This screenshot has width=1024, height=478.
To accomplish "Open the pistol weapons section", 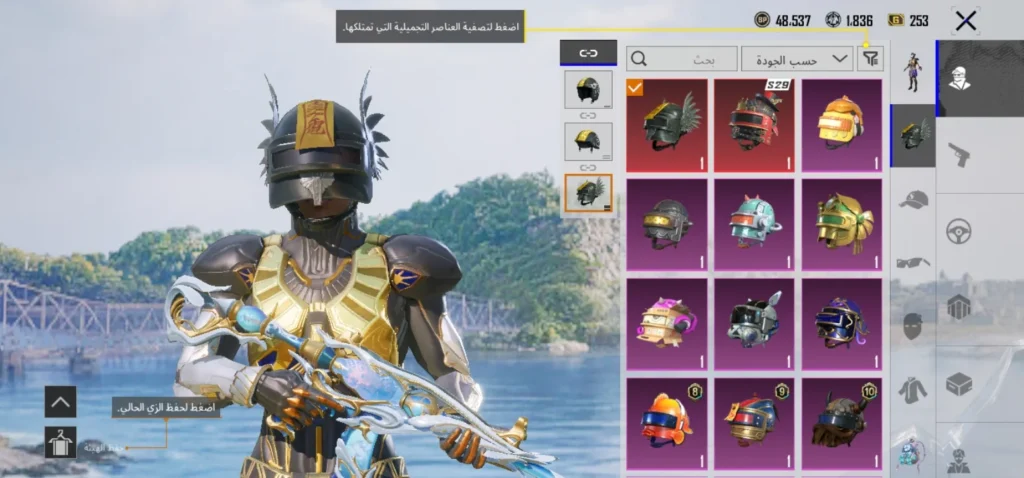I will 959,154.
